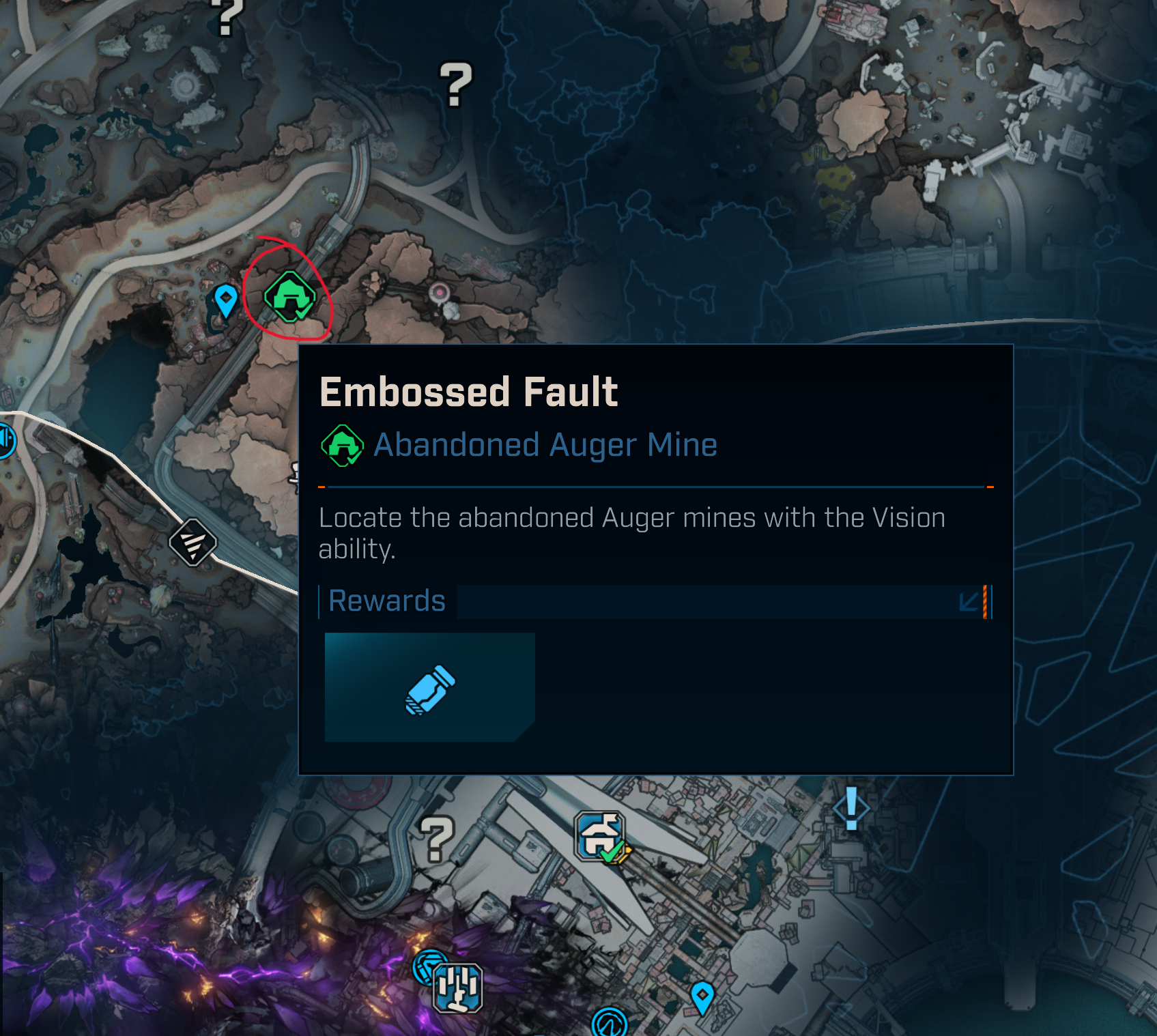Open the black diamond striped map marker
This screenshot has width=1157, height=1036.
[193, 543]
